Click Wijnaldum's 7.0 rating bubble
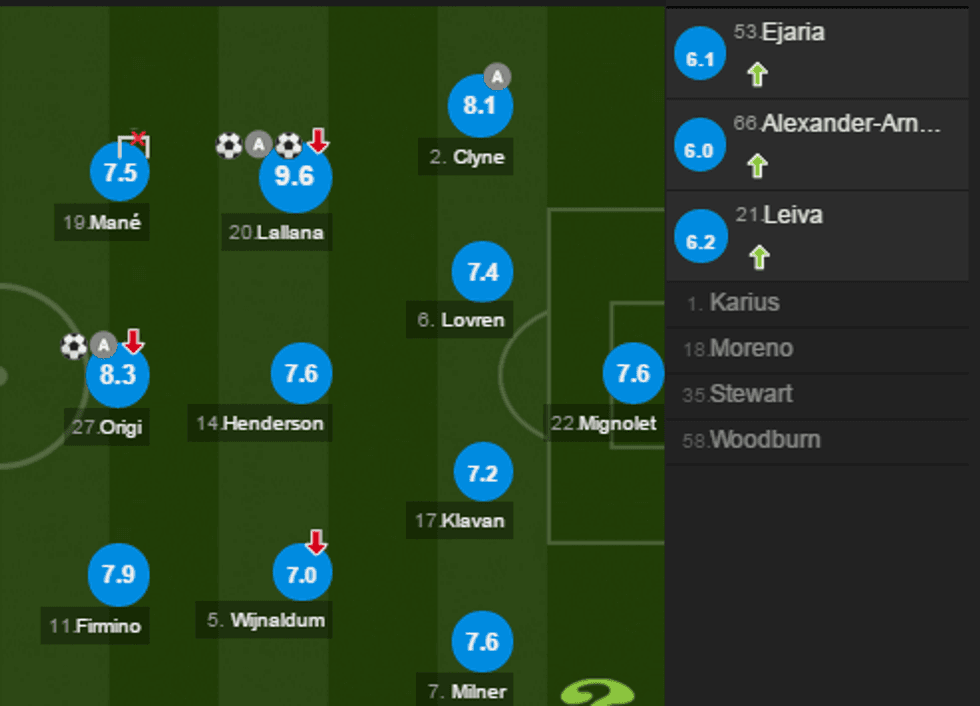Viewport: 980px width, 706px height. tap(302, 574)
